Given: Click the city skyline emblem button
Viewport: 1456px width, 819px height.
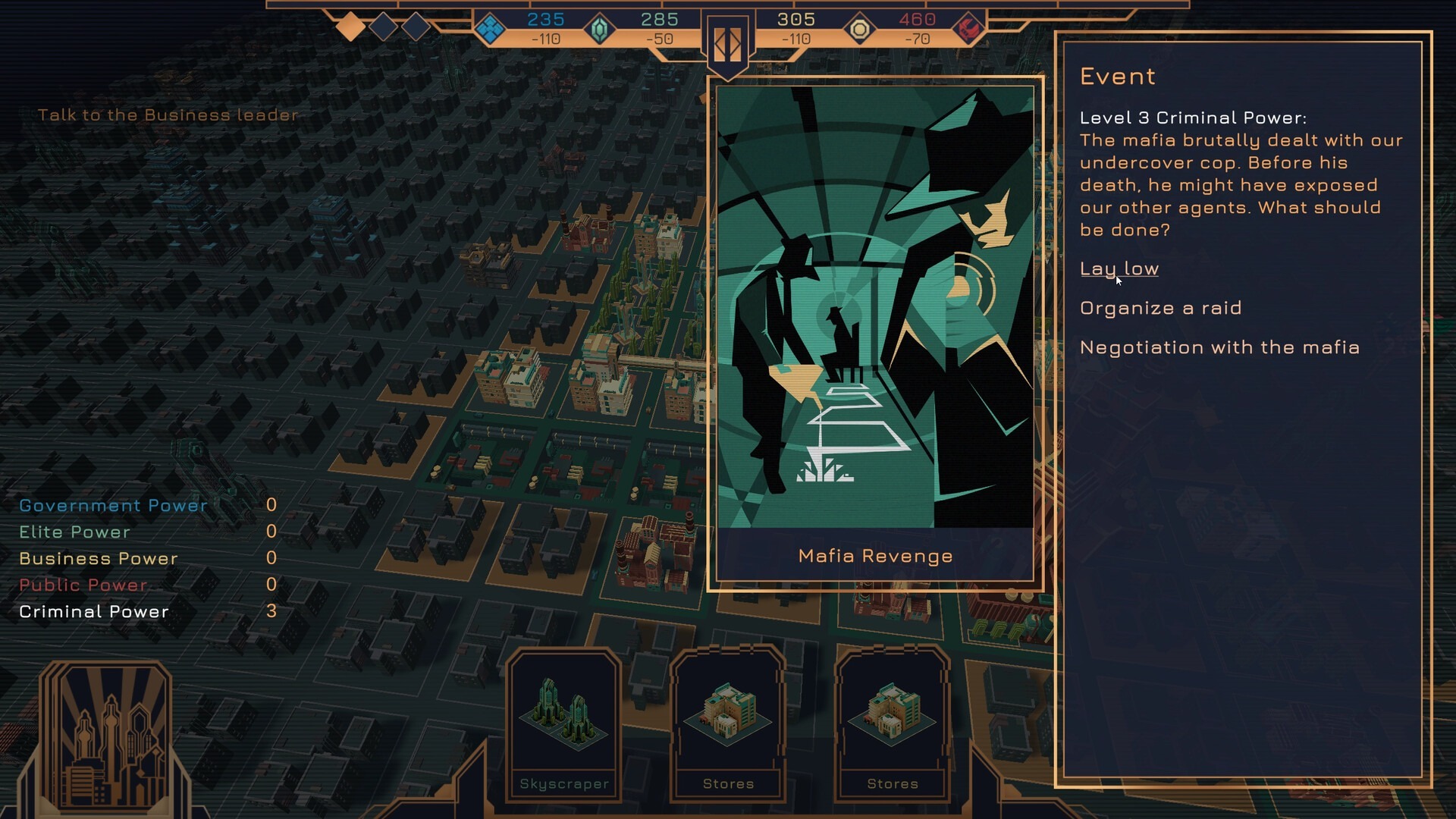Looking at the screenshot, I should pos(106,737).
